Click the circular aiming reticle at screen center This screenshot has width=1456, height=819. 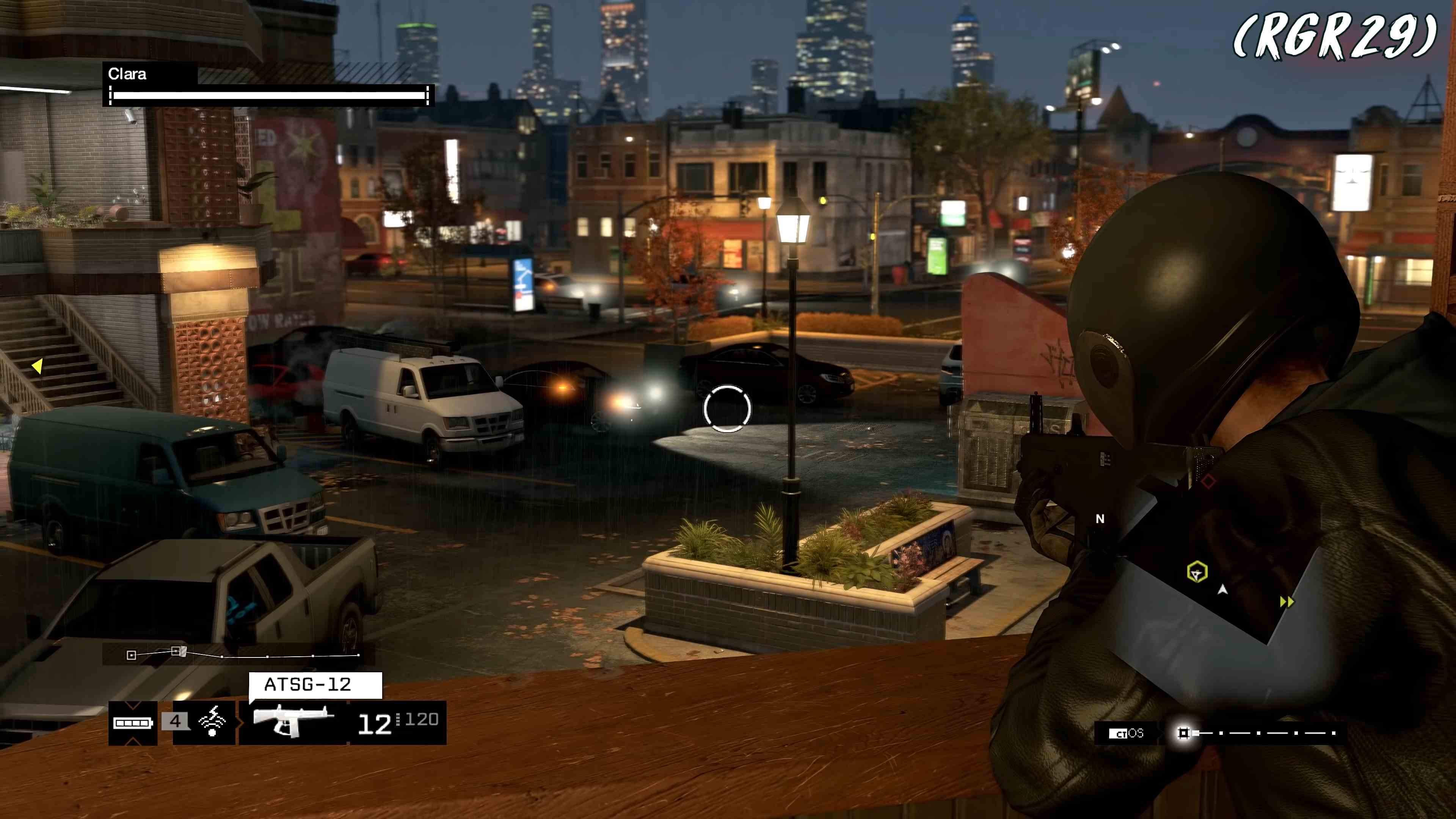728,409
